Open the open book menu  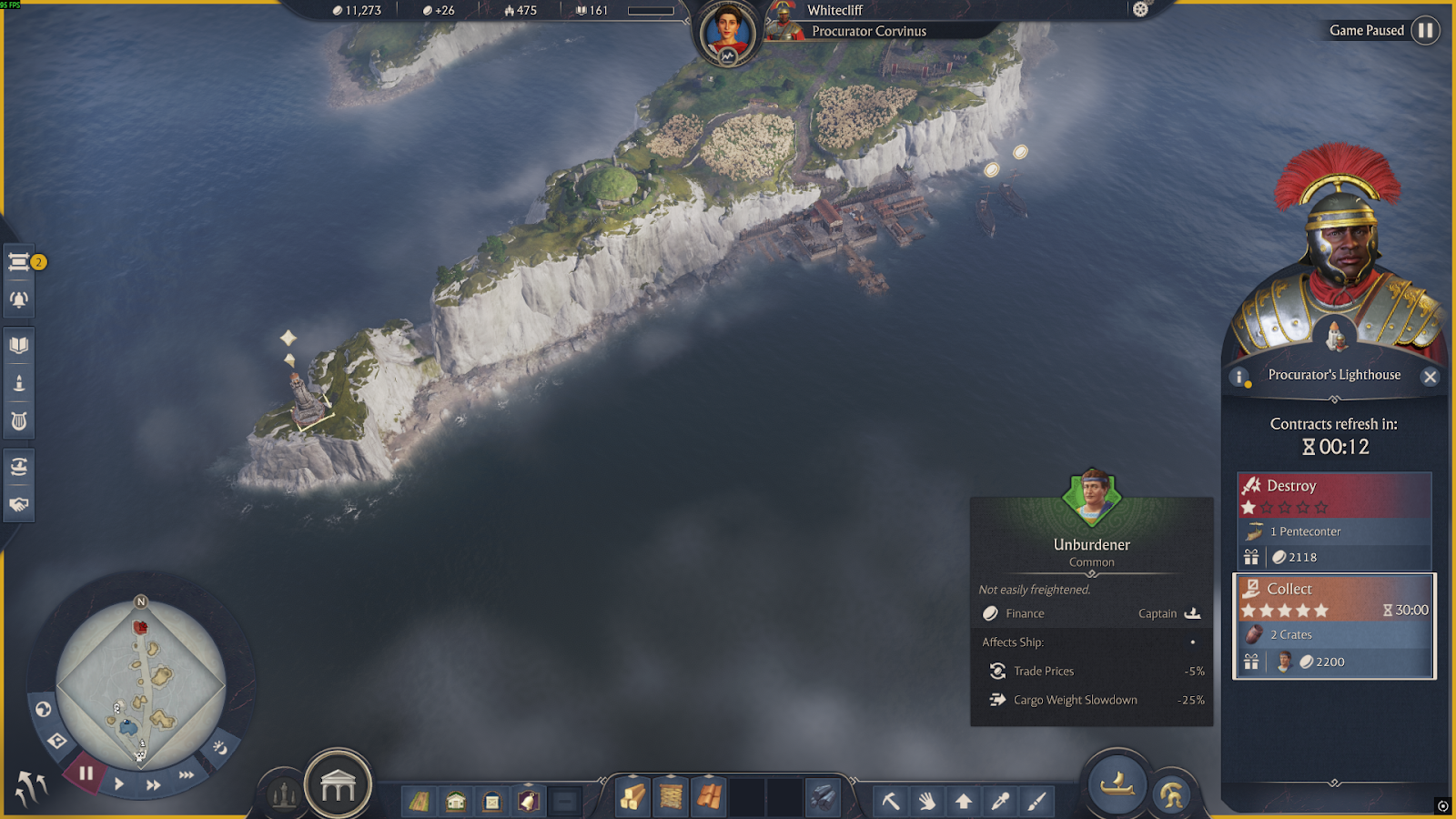point(19,345)
